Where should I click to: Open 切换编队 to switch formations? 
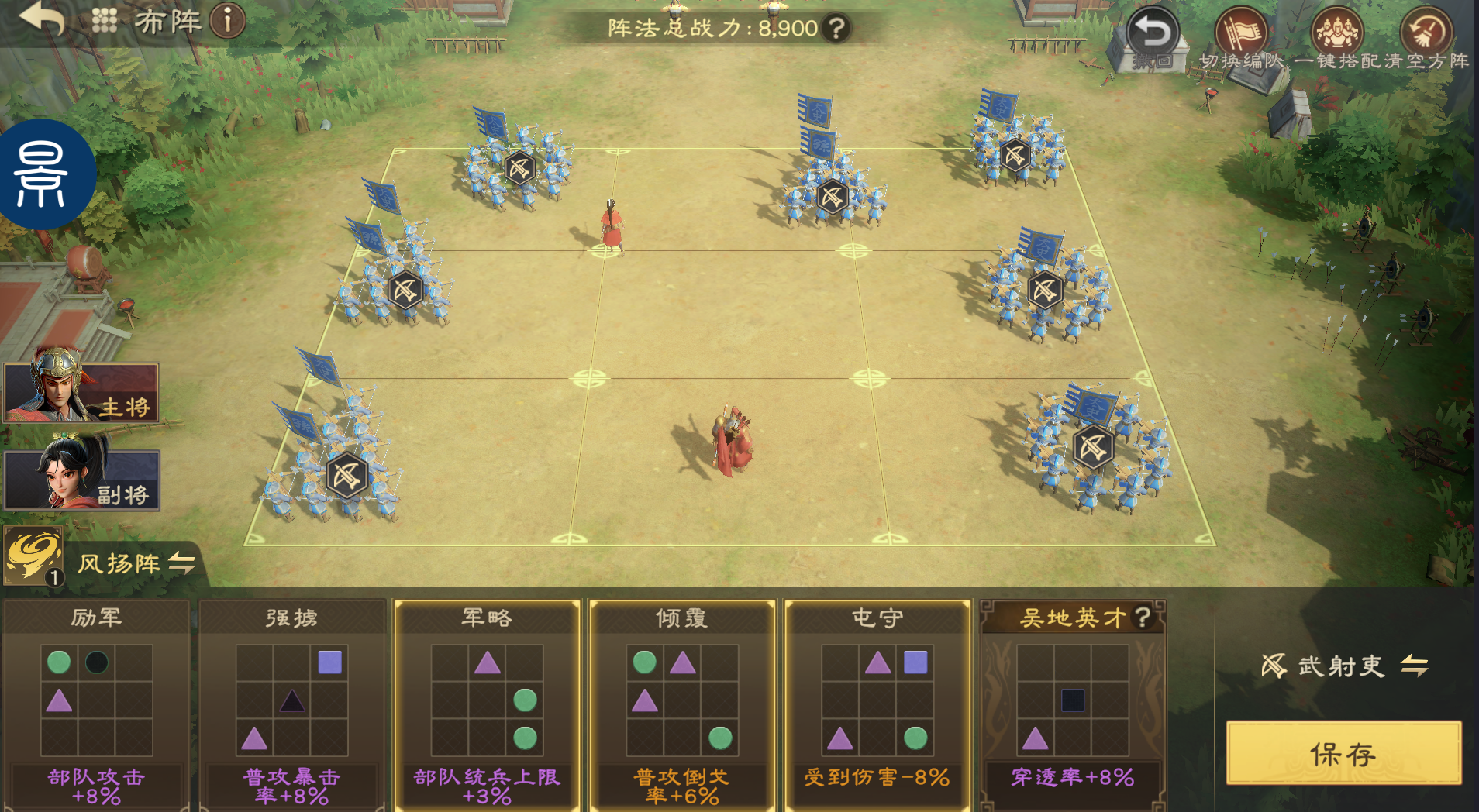[1241, 36]
